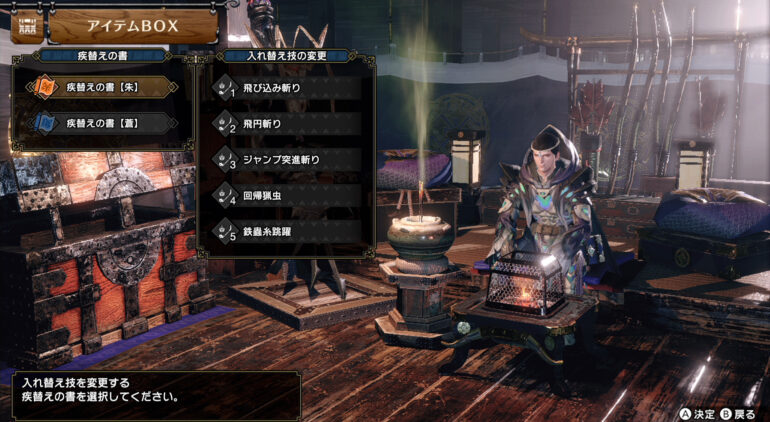This screenshot has width=770, height=422.
Task: Choose 疾替えの書【蒼】 blue scroll entry
Action: (x=100, y=124)
